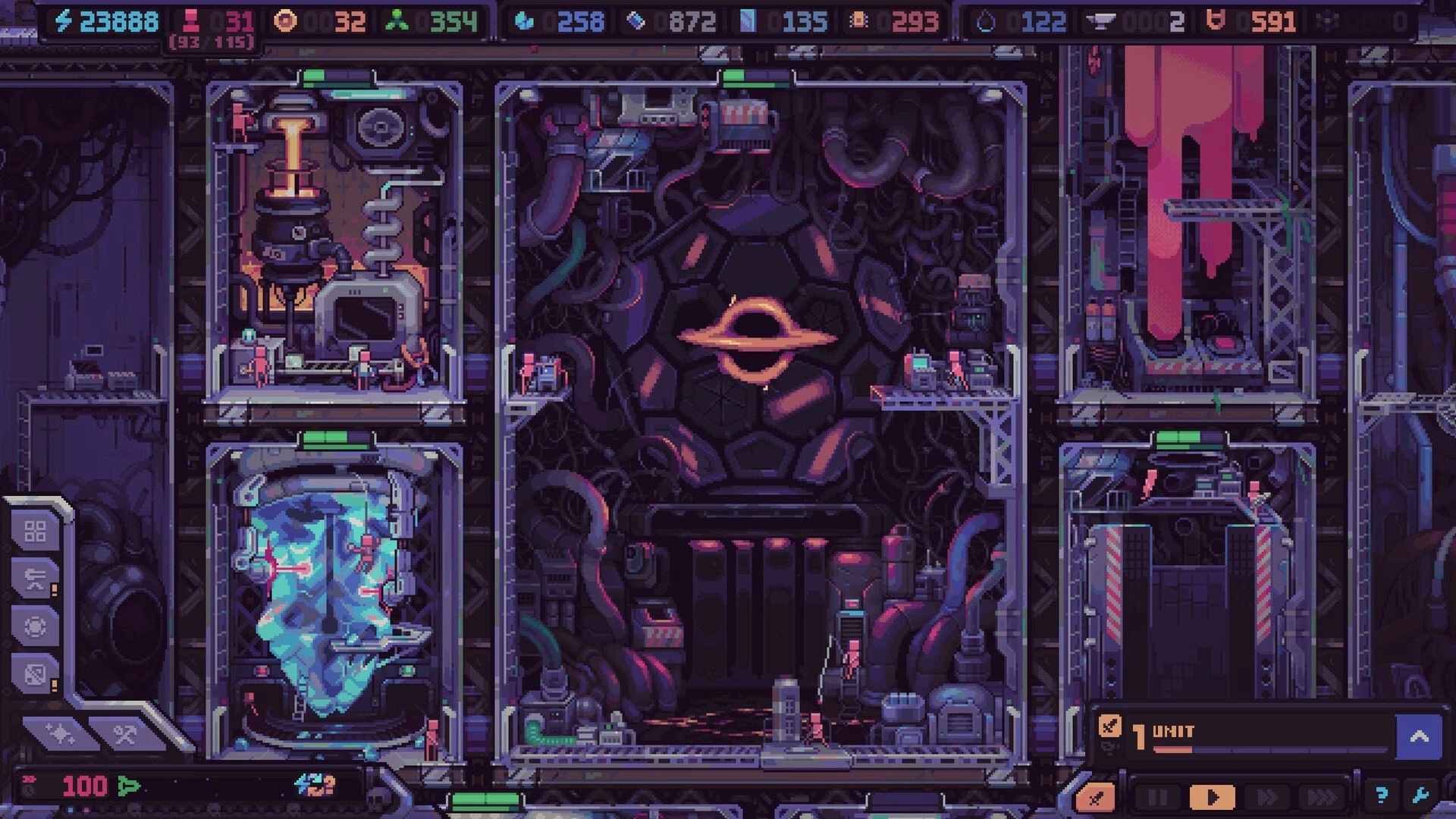Select the crossed tools build option
Image resolution: width=1456 pixels, height=819 pixels.
tap(125, 733)
